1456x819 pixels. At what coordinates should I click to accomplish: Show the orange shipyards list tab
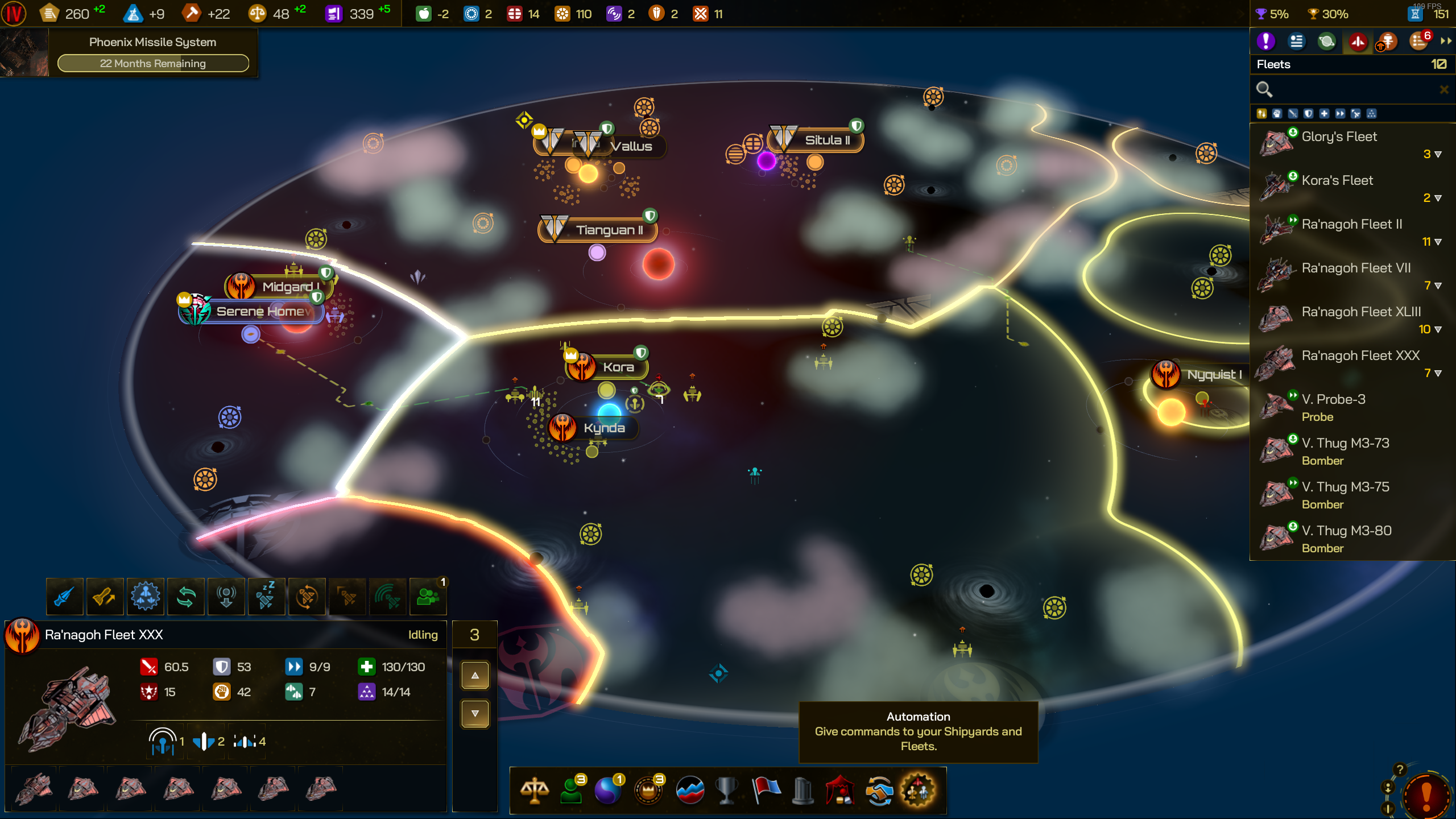[1388, 42]
